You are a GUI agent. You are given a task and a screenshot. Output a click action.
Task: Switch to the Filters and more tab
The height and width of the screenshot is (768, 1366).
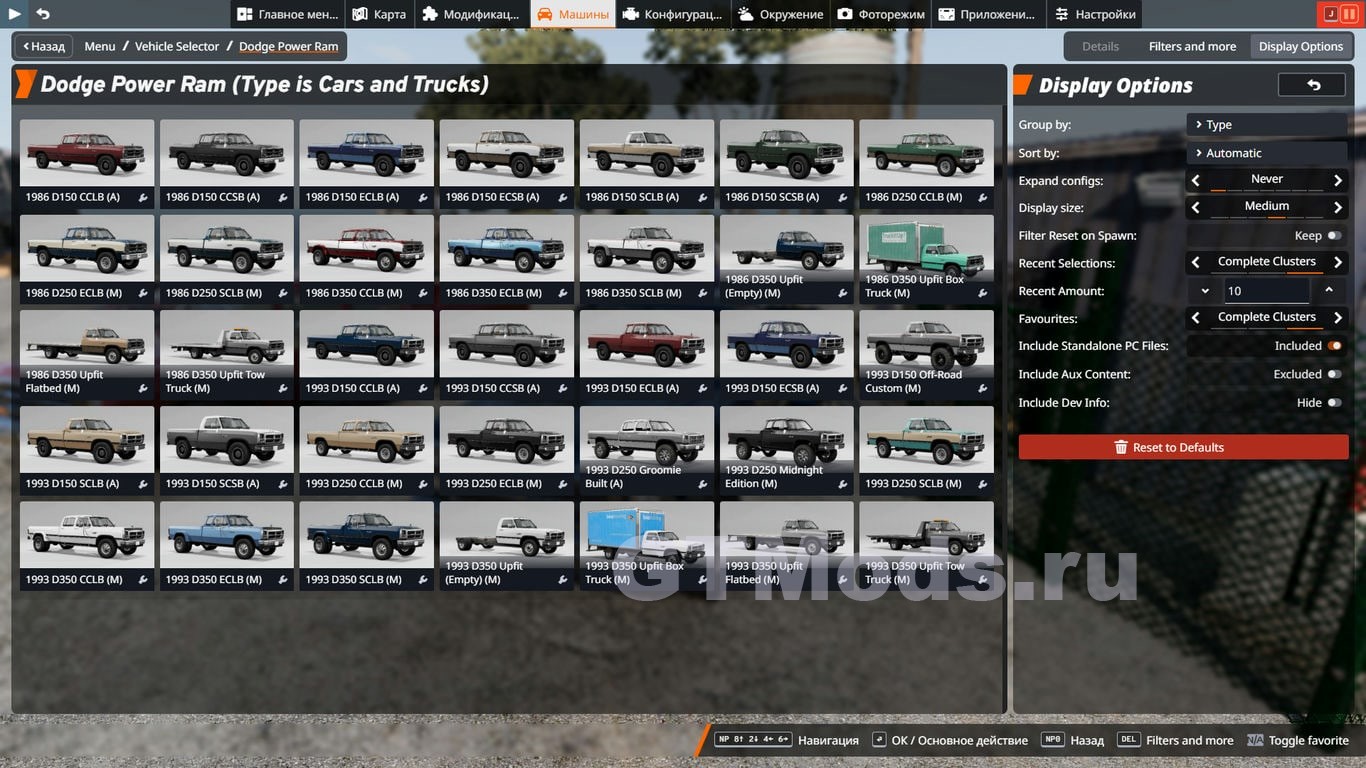(1192, 46)
